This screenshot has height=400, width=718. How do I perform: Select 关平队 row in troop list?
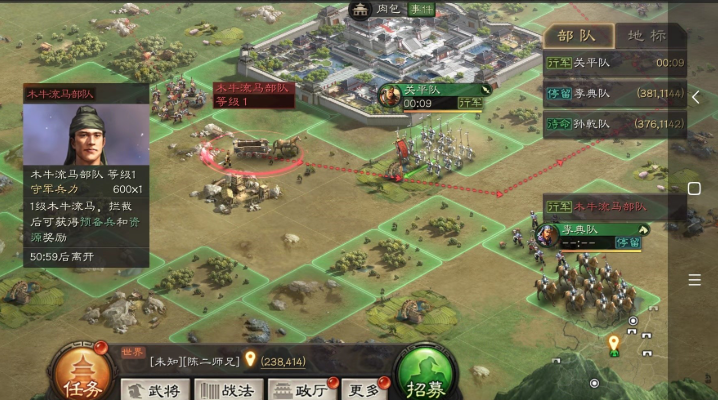pos(614,62)
